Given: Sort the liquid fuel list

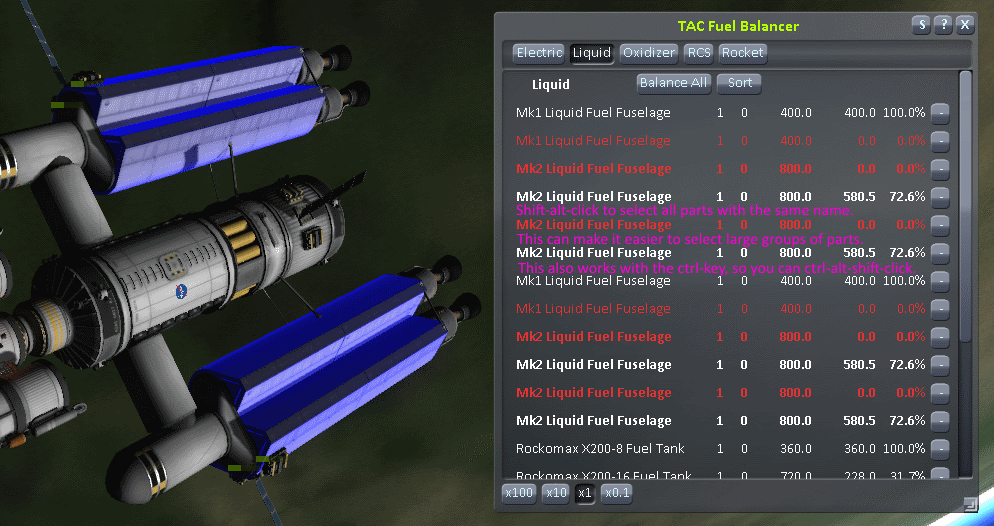Looking at the screenshot, I should pyautogui.click(x=740, y=83).
